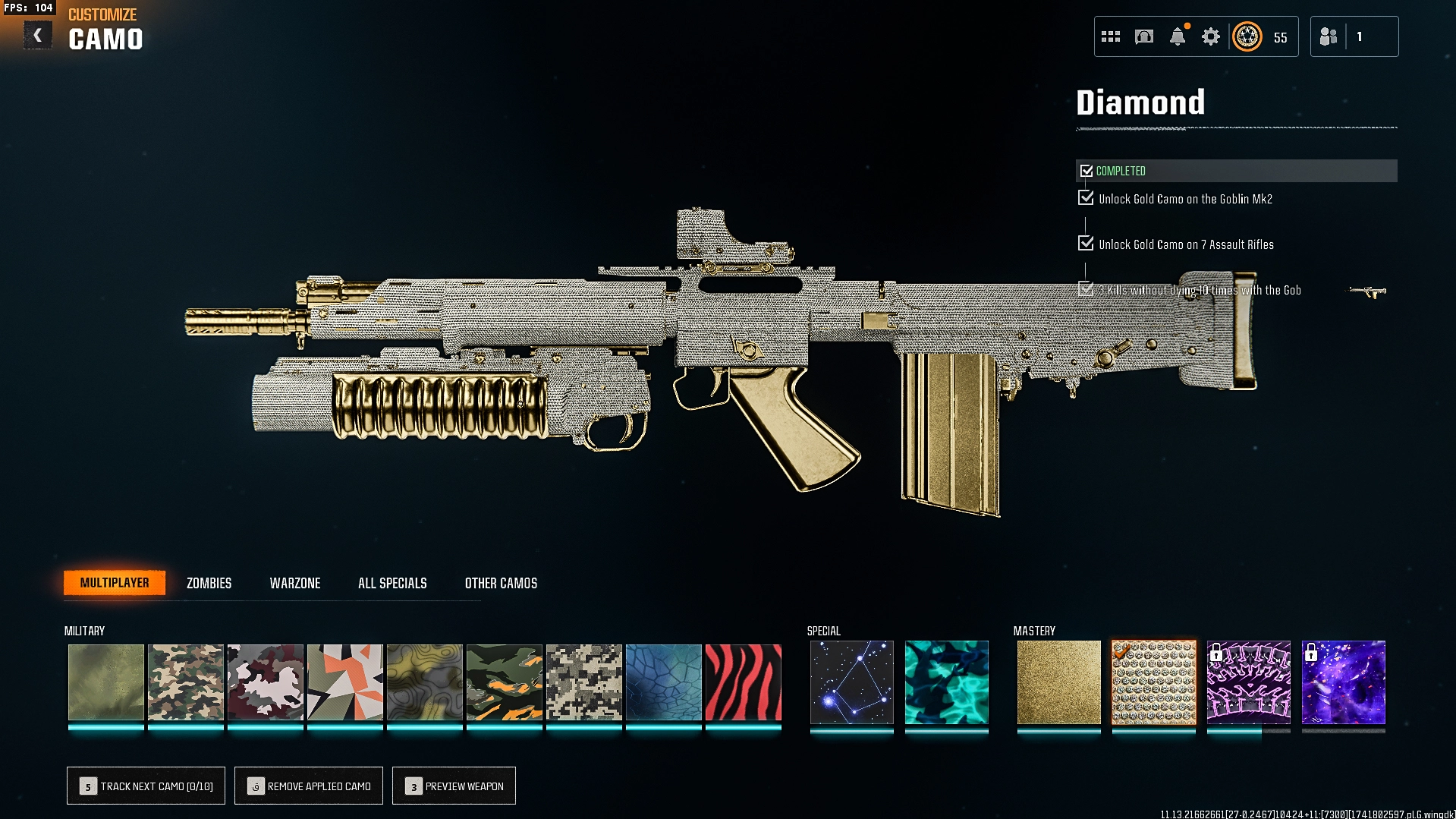
Task: Select the locked purple galaxy mastery camo
Action: click(x=1343, y=682)
